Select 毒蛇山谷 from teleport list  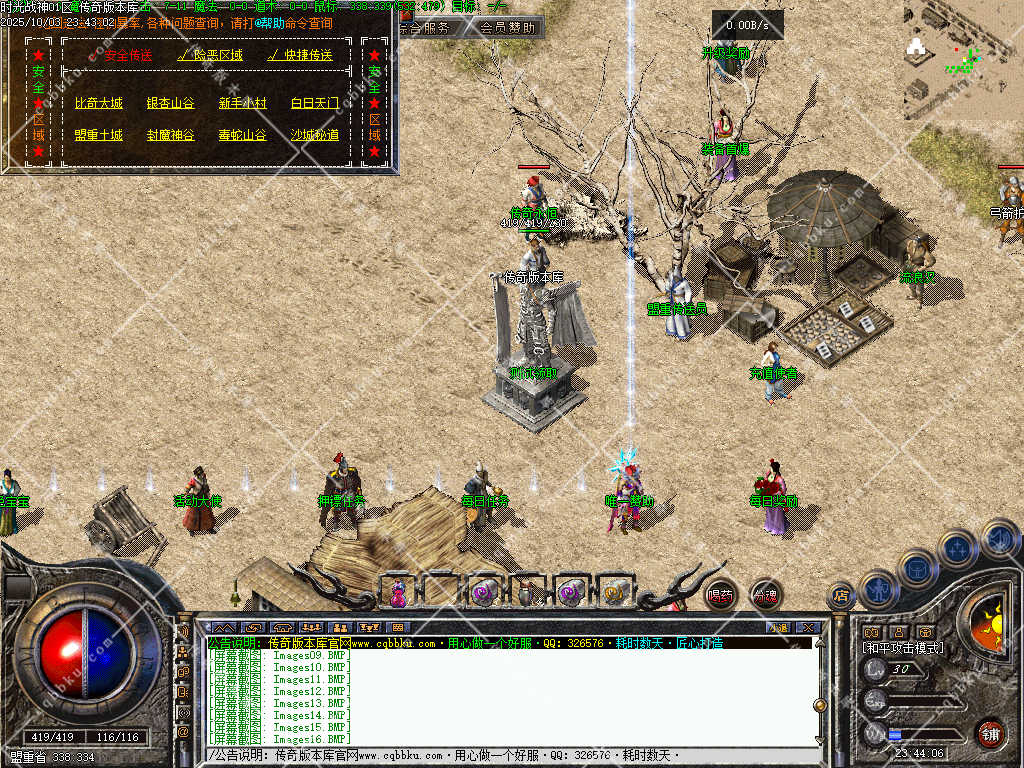(x=243, y=135)
